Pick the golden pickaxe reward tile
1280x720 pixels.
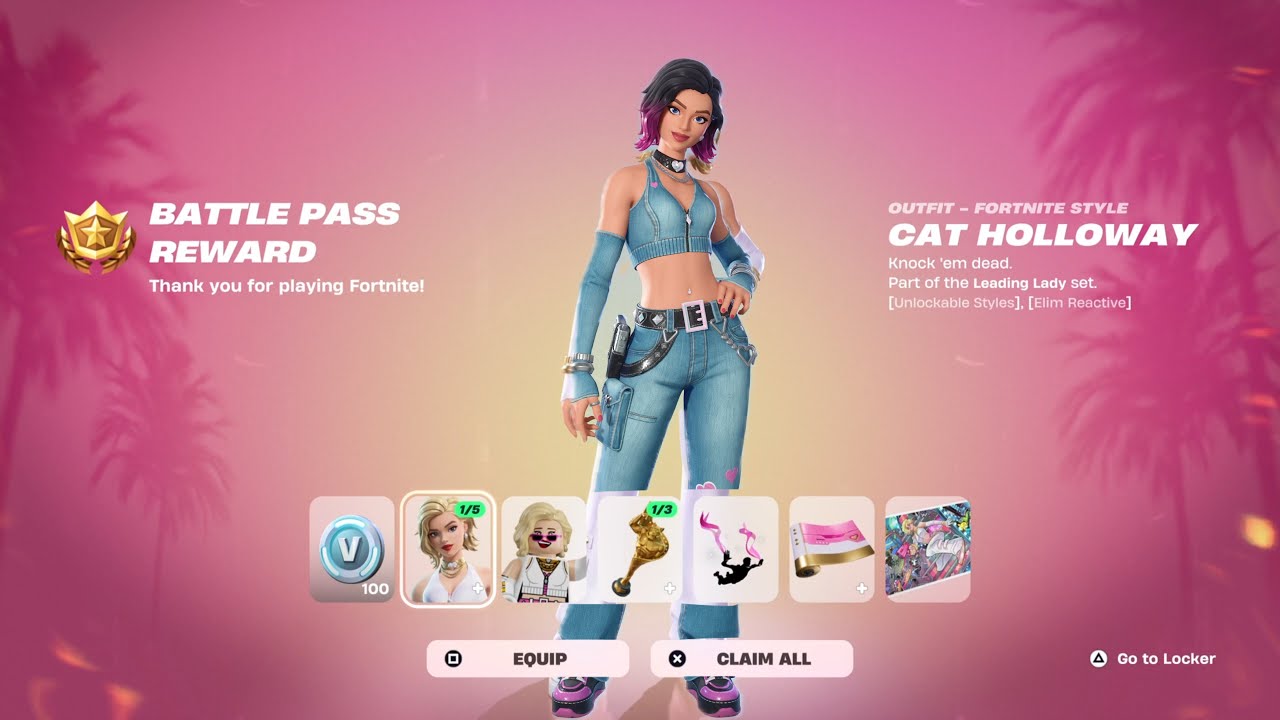(639, 549)
